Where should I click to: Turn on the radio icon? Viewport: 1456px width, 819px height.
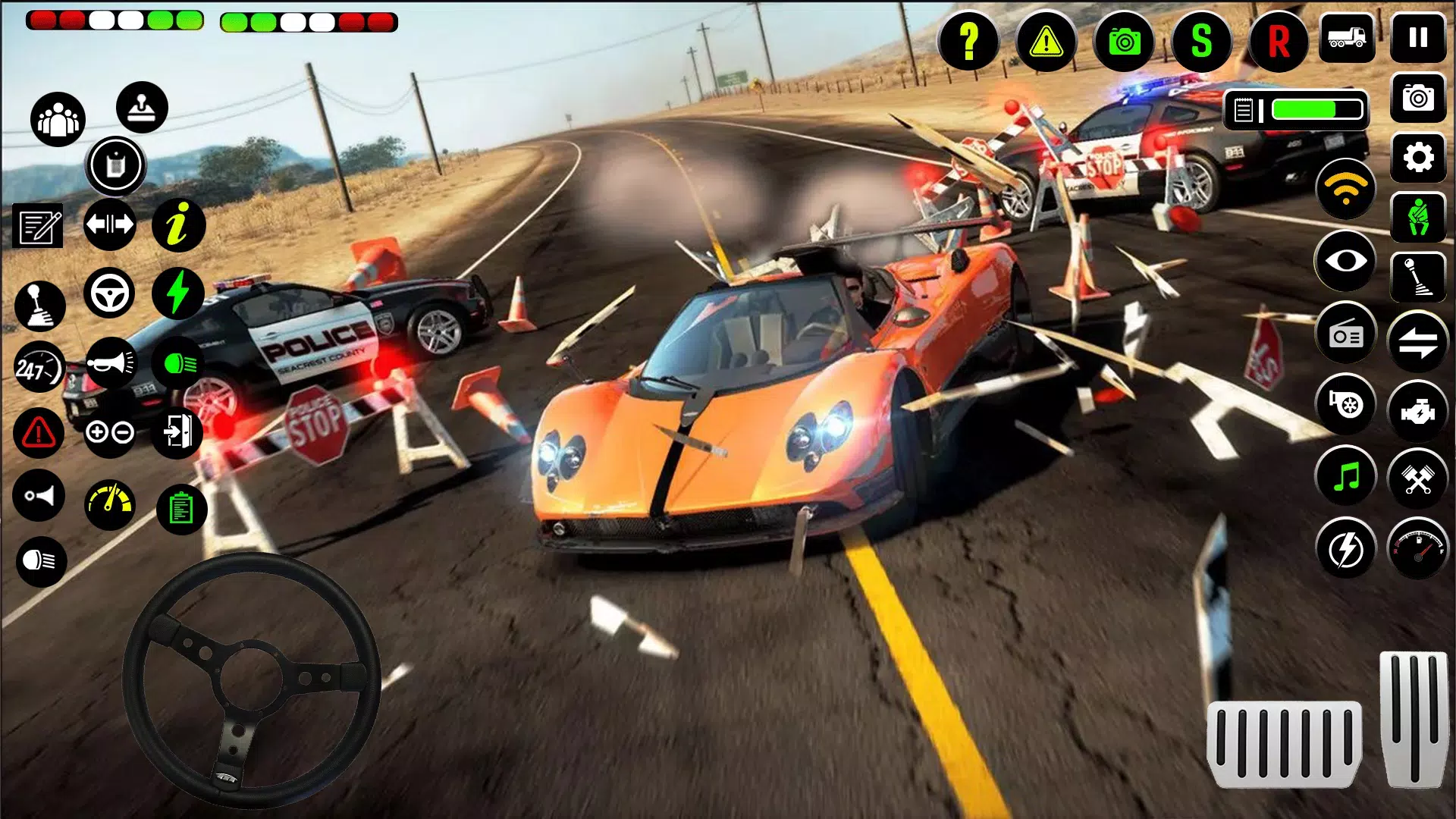[1346, 334]
